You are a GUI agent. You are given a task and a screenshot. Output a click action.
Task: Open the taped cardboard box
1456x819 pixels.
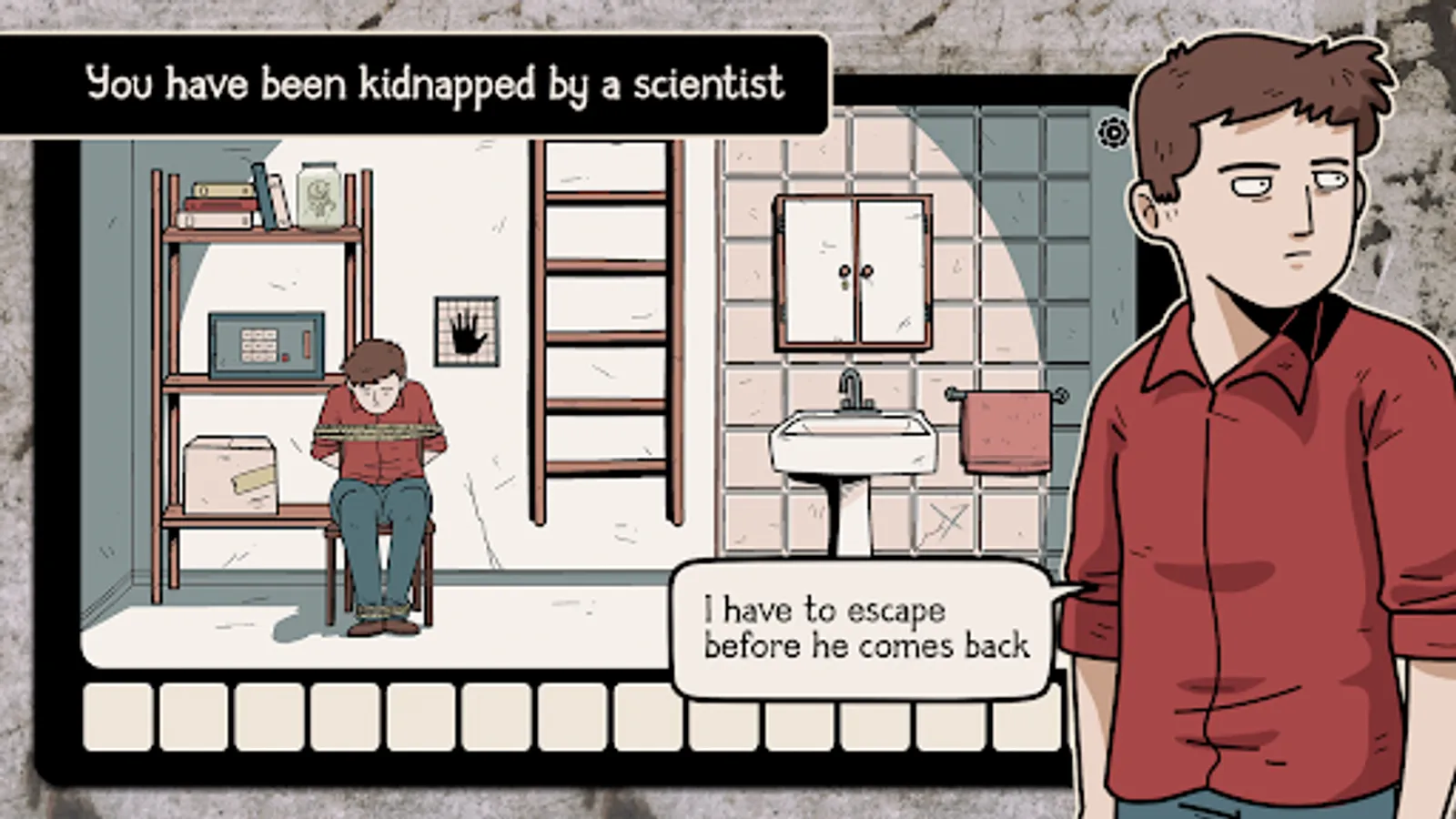click(232, 473)
